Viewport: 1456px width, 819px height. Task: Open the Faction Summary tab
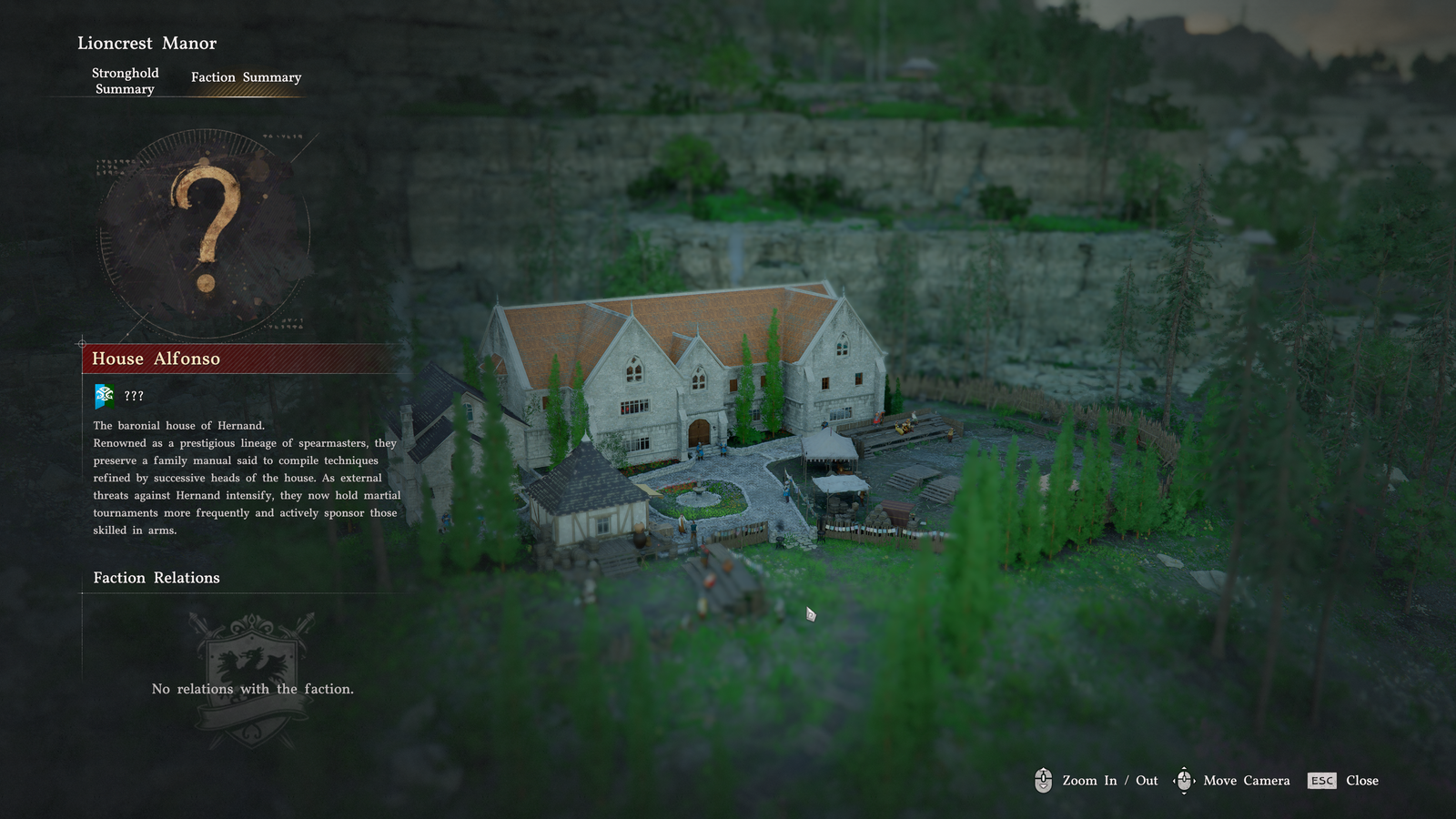[x=245, y=77]
